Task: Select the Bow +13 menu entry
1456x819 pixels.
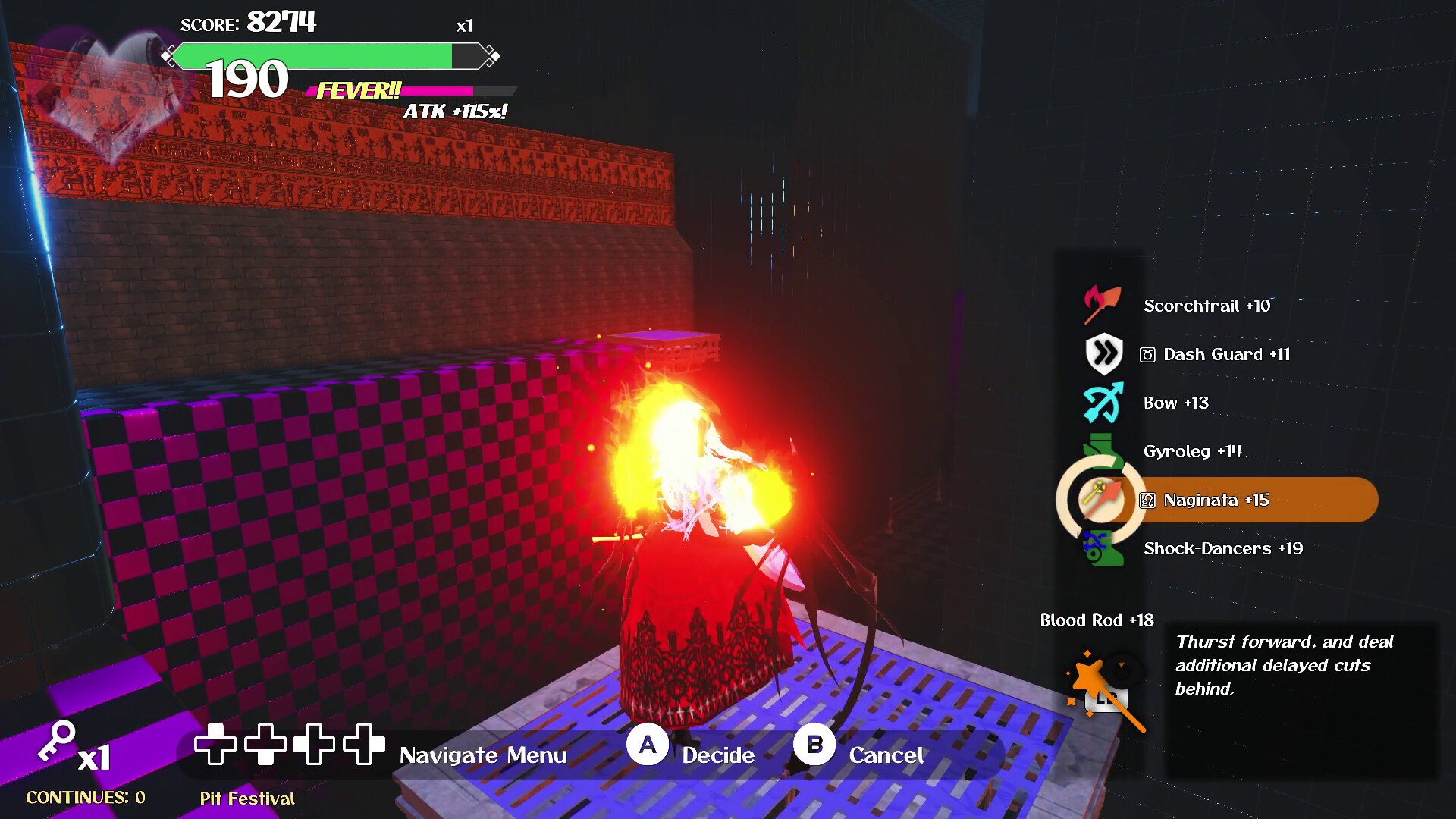Action: pyautogui.click(x=1176, y=403)
